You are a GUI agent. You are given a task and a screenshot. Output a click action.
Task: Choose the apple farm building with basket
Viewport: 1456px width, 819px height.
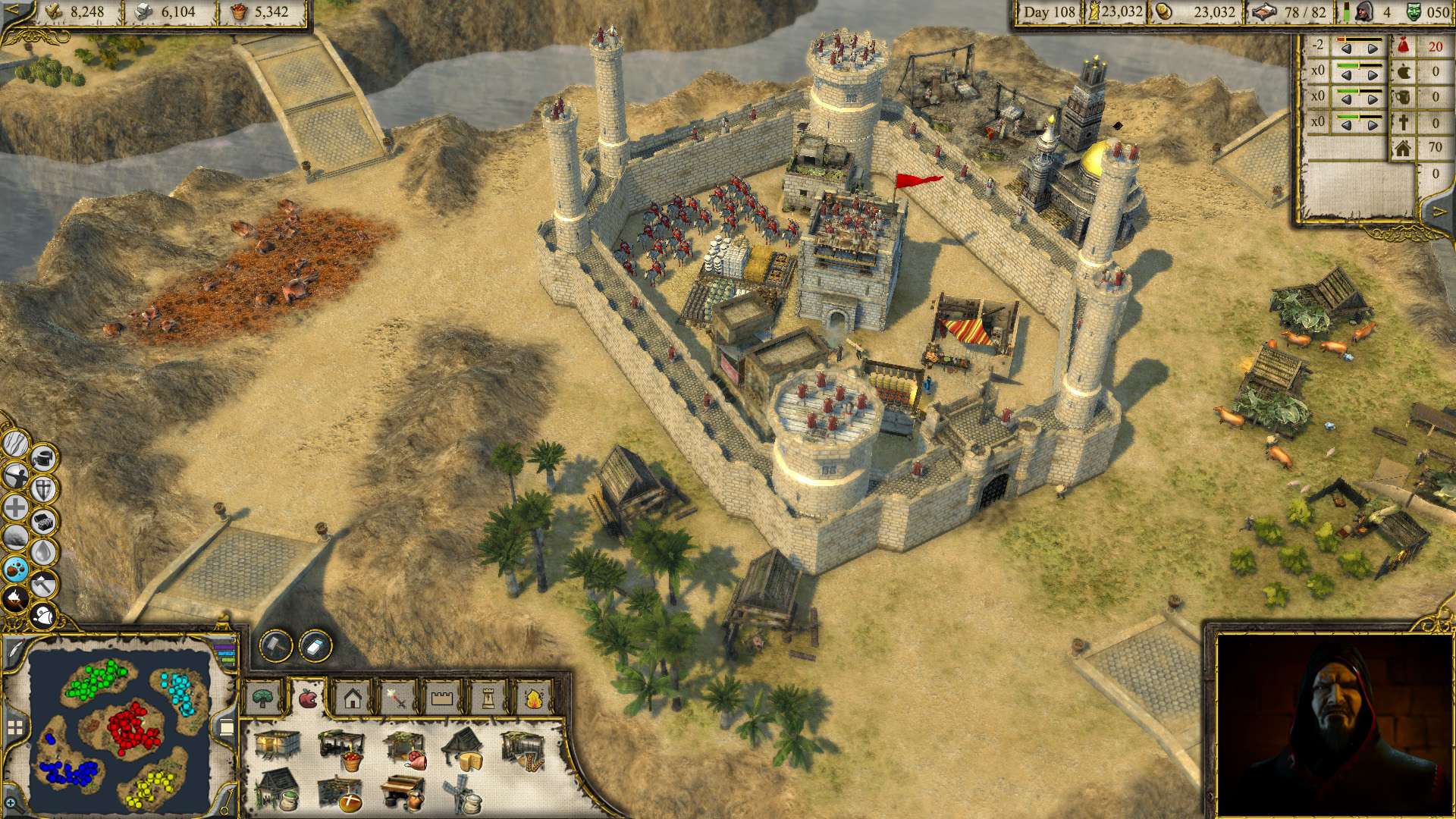(340, 748)
